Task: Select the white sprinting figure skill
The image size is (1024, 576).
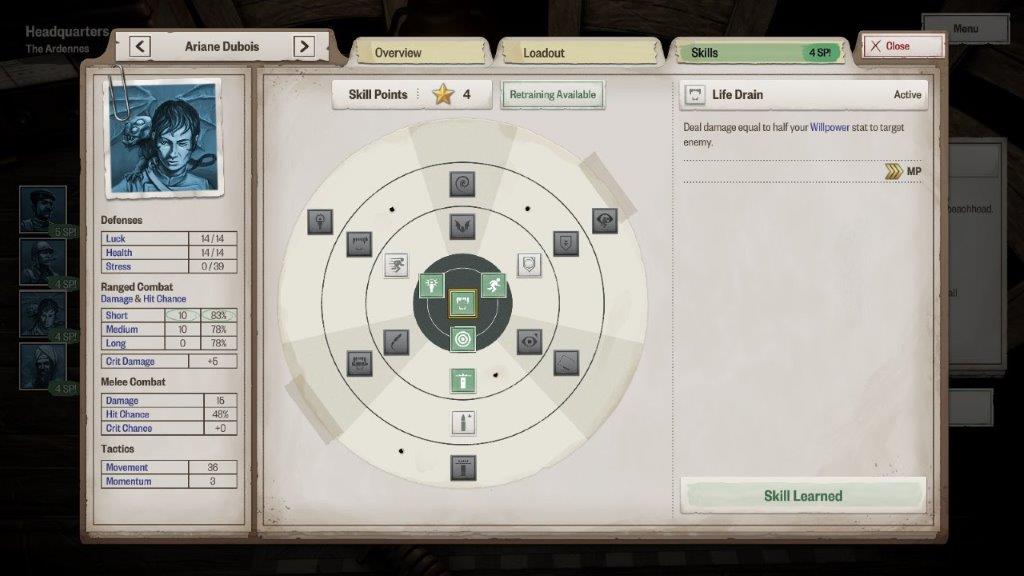Action: [x=397, y=265]
